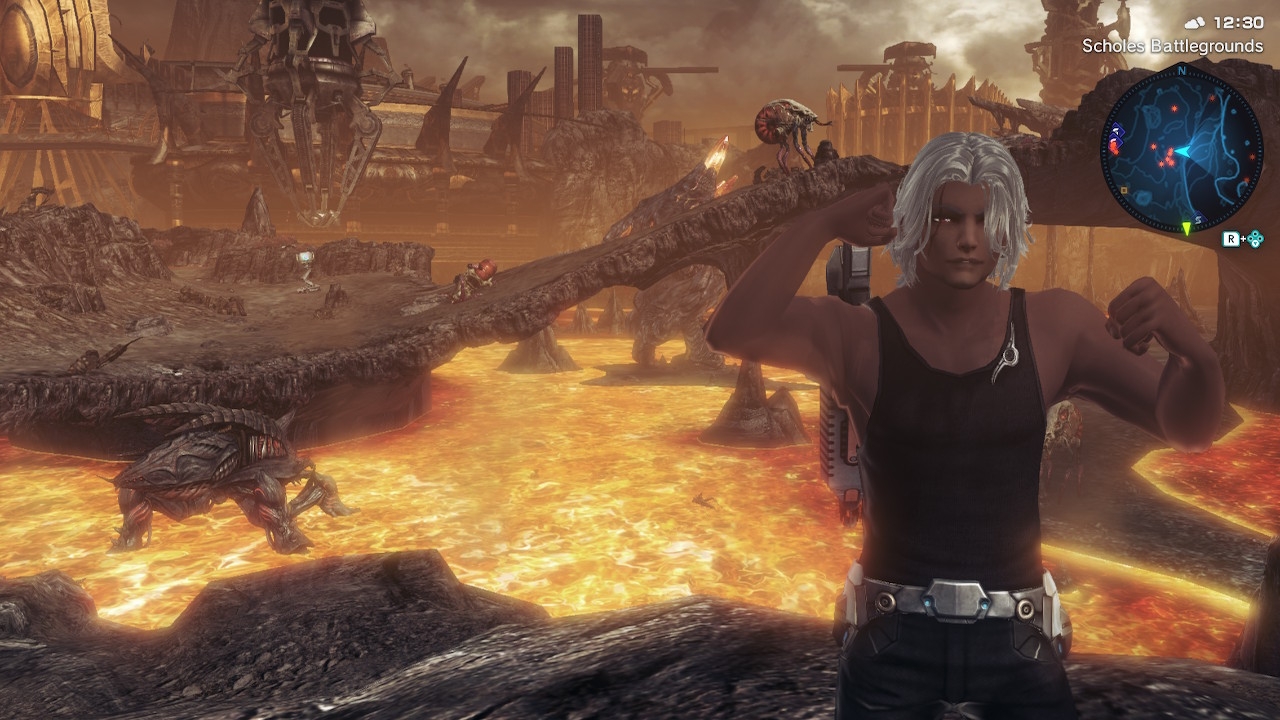This screenshot has width=1280, height=720.
Task: Select the yellow-green arrow marker on minimap
Action: (1186, 229)
